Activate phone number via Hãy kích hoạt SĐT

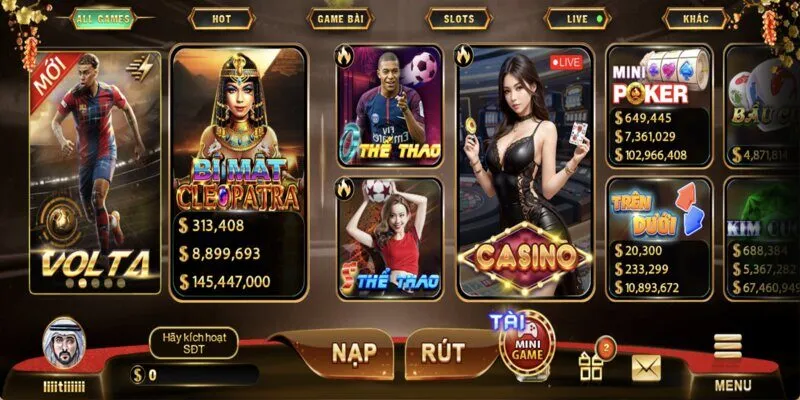194,343
